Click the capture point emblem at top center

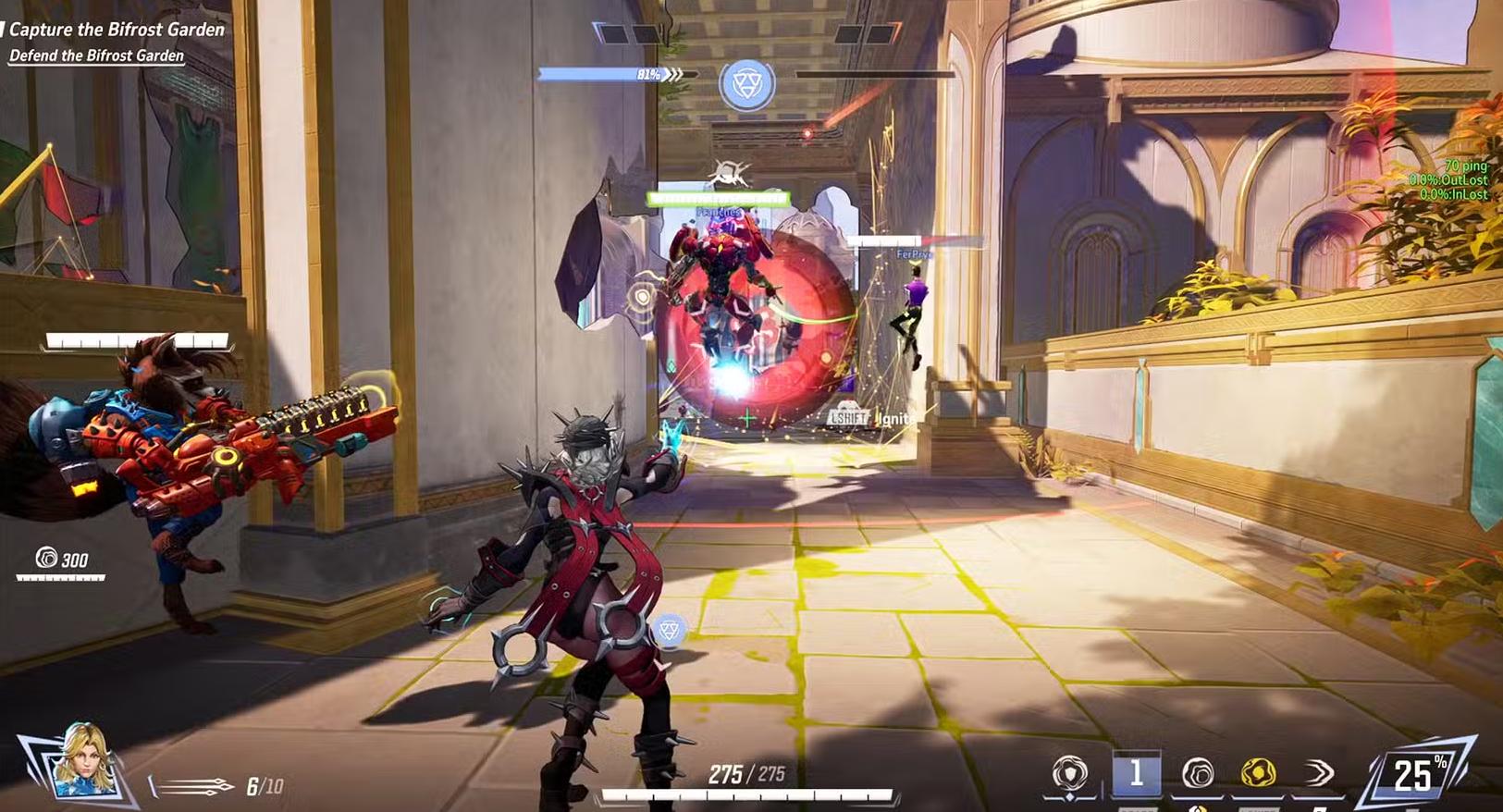[746, 84]
